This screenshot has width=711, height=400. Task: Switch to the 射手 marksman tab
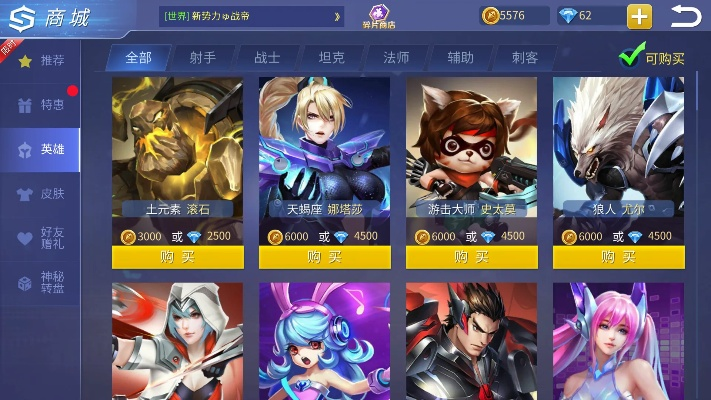pyautogui.click(x=202, y=58)
